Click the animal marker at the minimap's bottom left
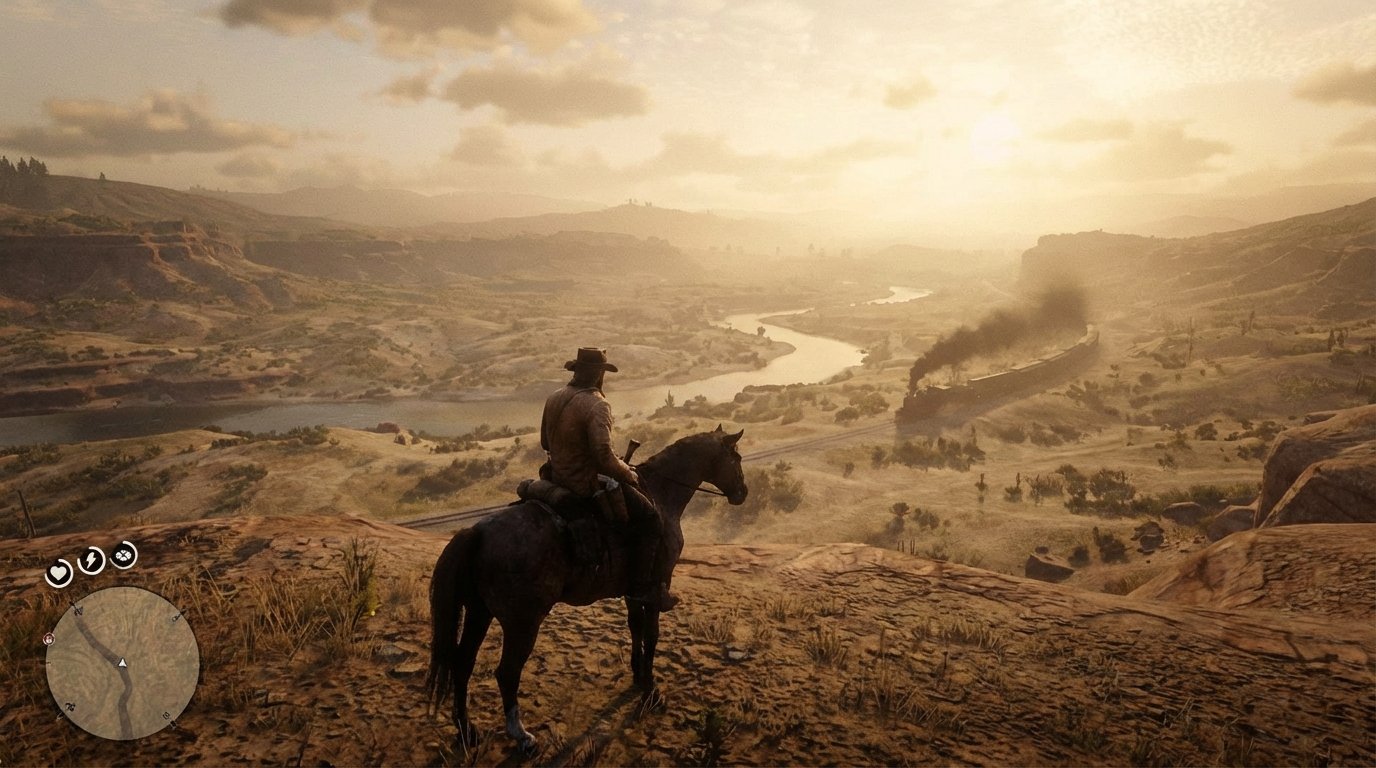The width and height of the screenshot is (1376, 768). pyautogui.click(x=69, y=706)
